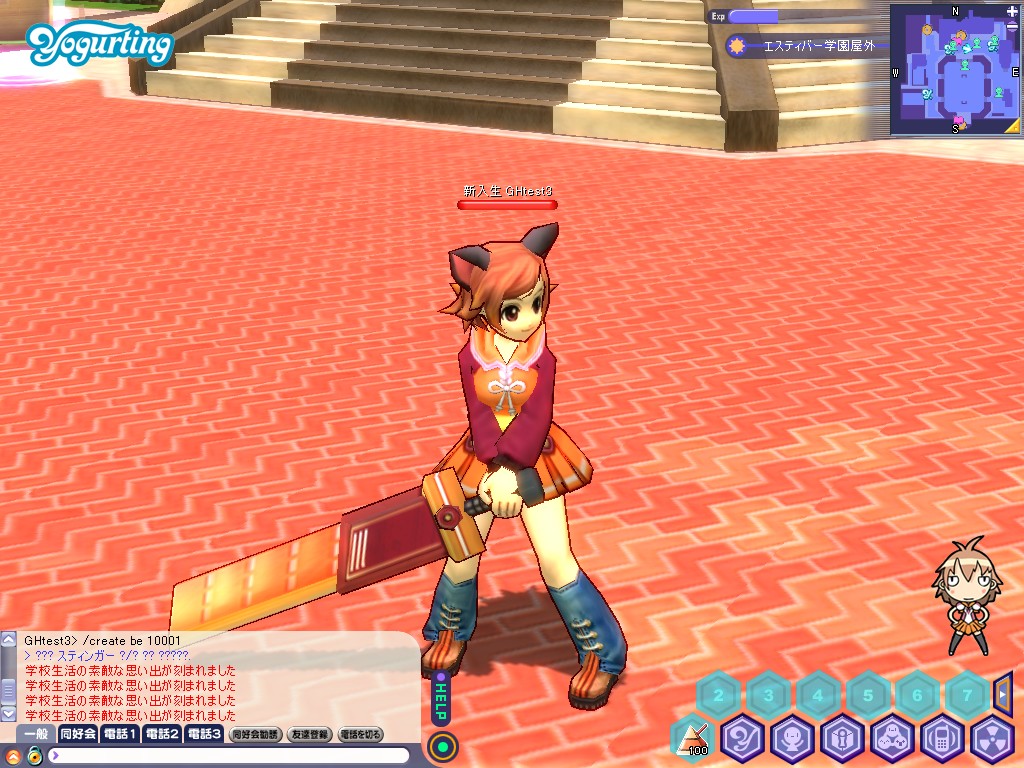Open the 同好会 chat tab
Viewport: 1024px width, 768px height.
click(x=77, y=734)
